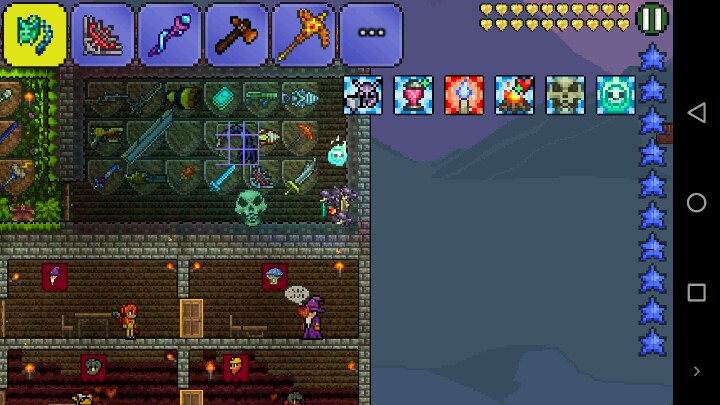
Task: Tap the green wisp light buff icon
Action: click(616, 95)
